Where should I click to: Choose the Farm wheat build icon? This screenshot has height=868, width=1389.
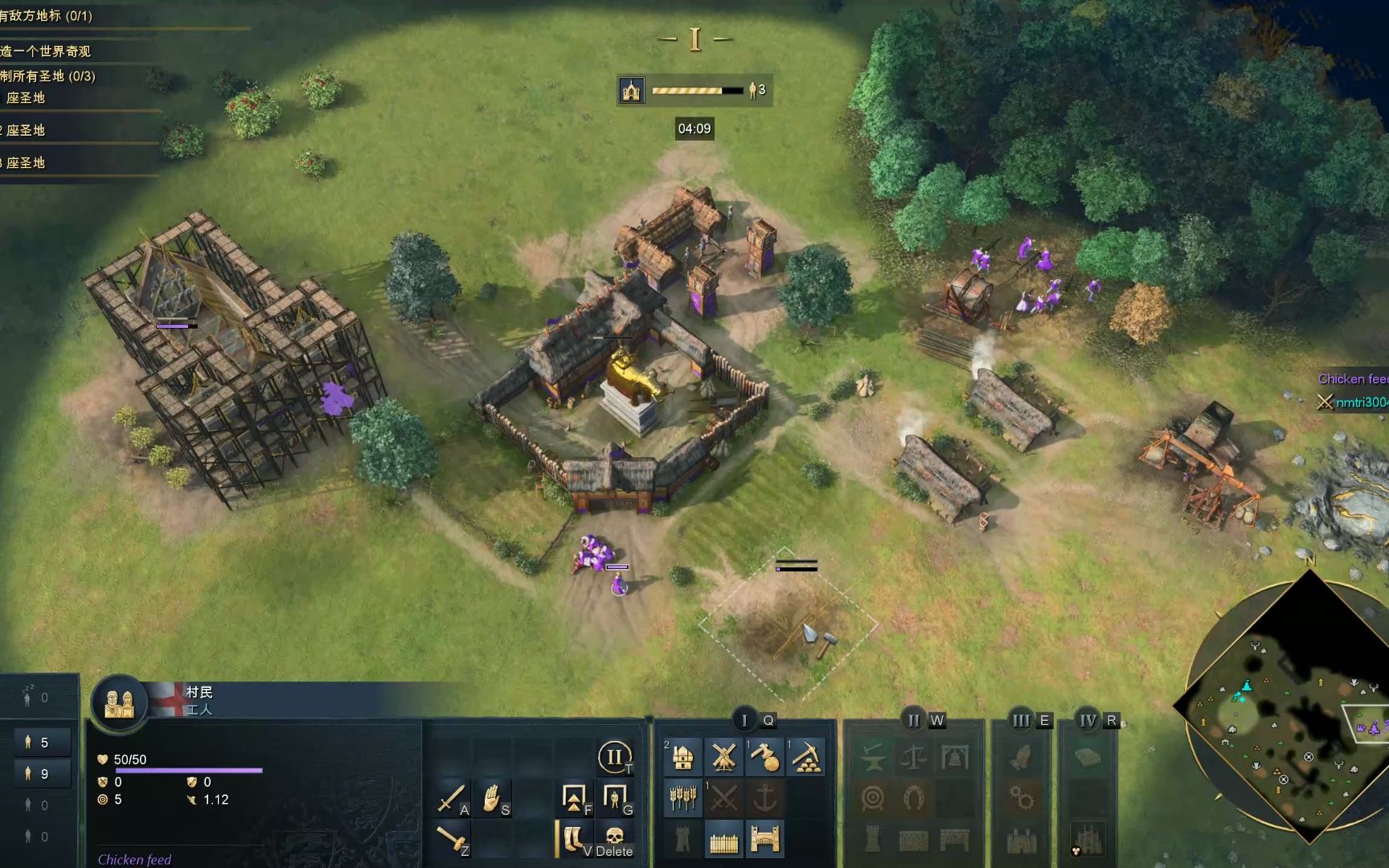click(683, 798)
